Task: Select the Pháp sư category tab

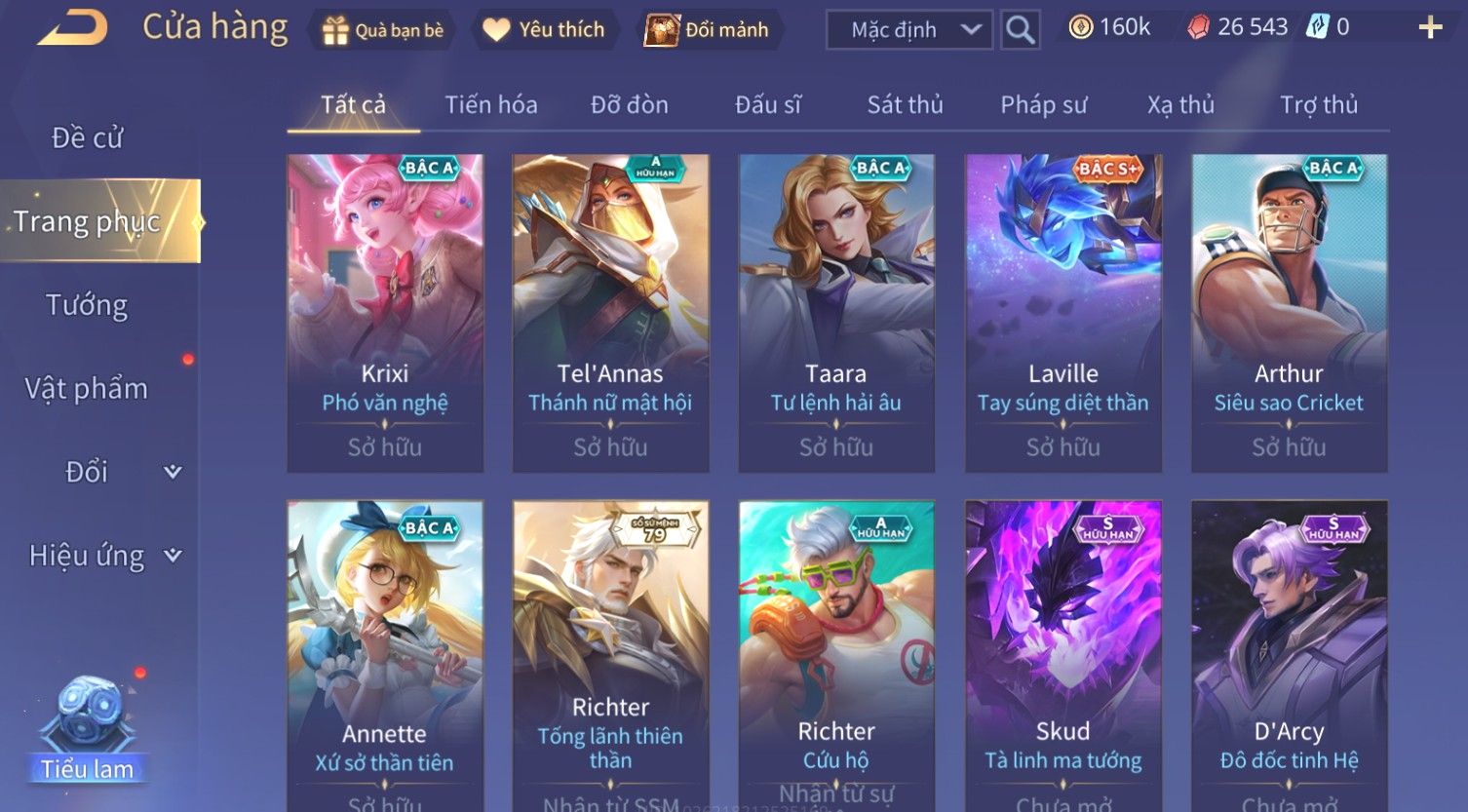Action: [1043, 104]
